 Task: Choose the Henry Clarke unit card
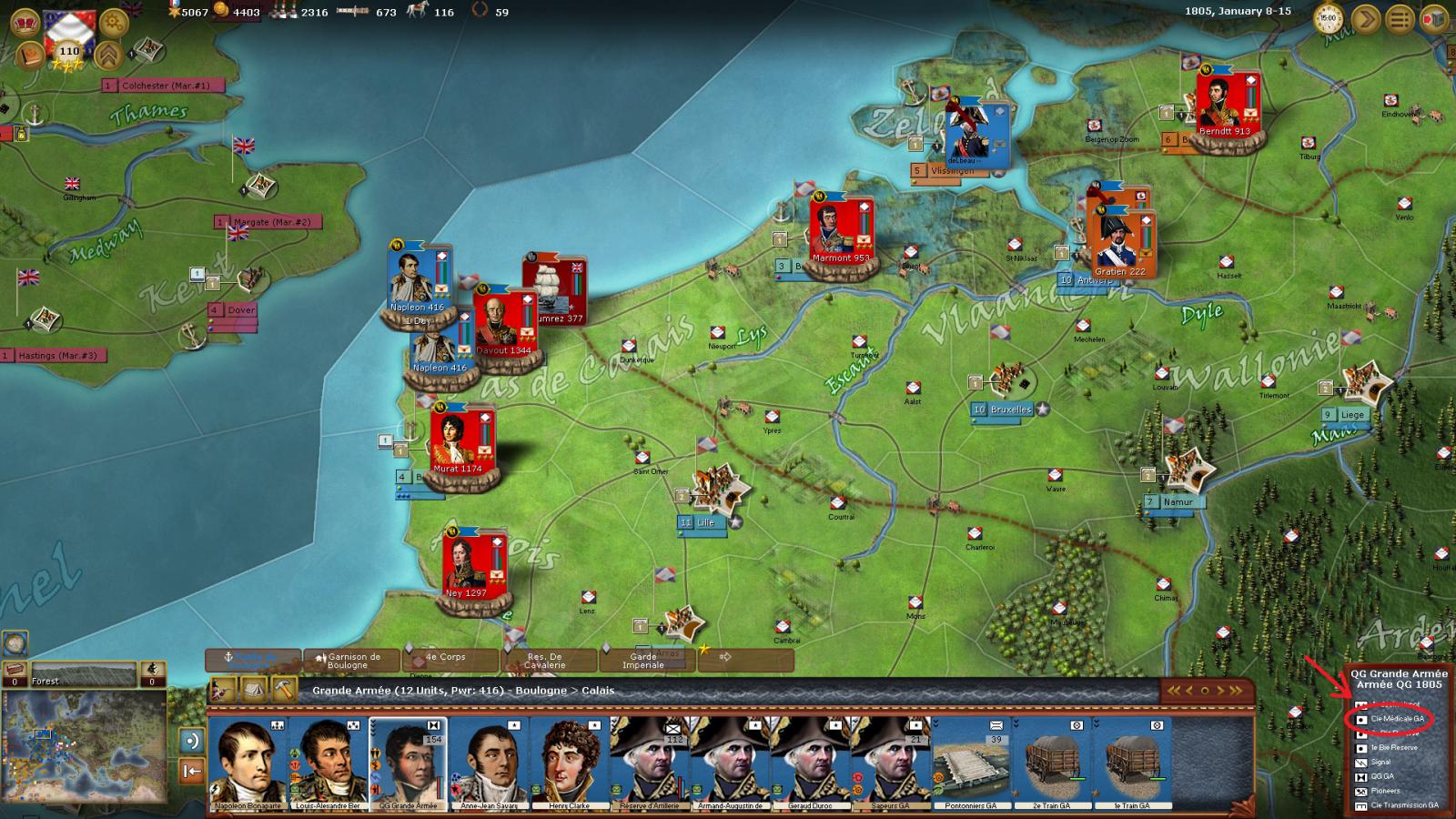tap(568, 763)
